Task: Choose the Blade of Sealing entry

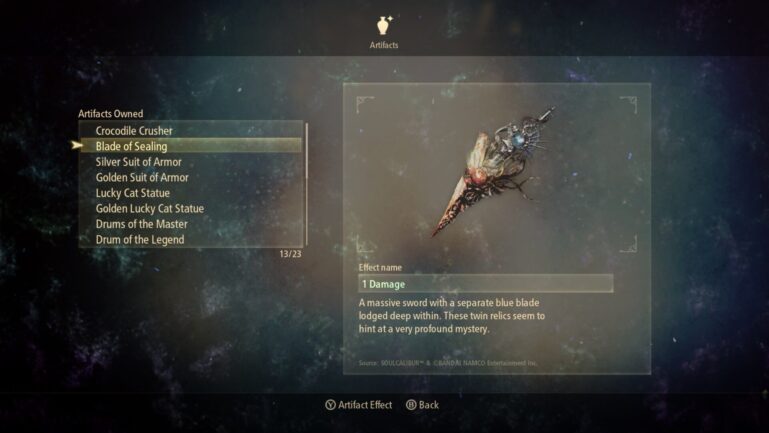Action: (131, 146)
